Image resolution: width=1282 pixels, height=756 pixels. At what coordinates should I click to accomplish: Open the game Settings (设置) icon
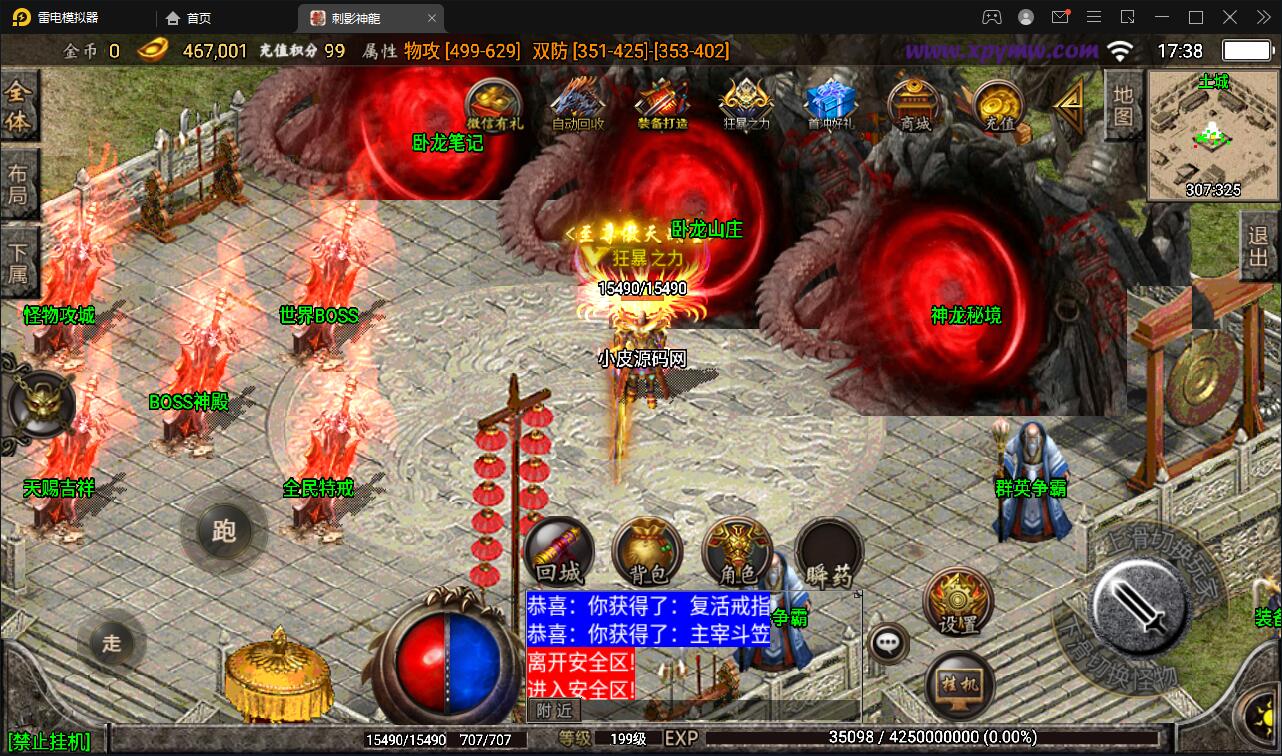(957, 601)
